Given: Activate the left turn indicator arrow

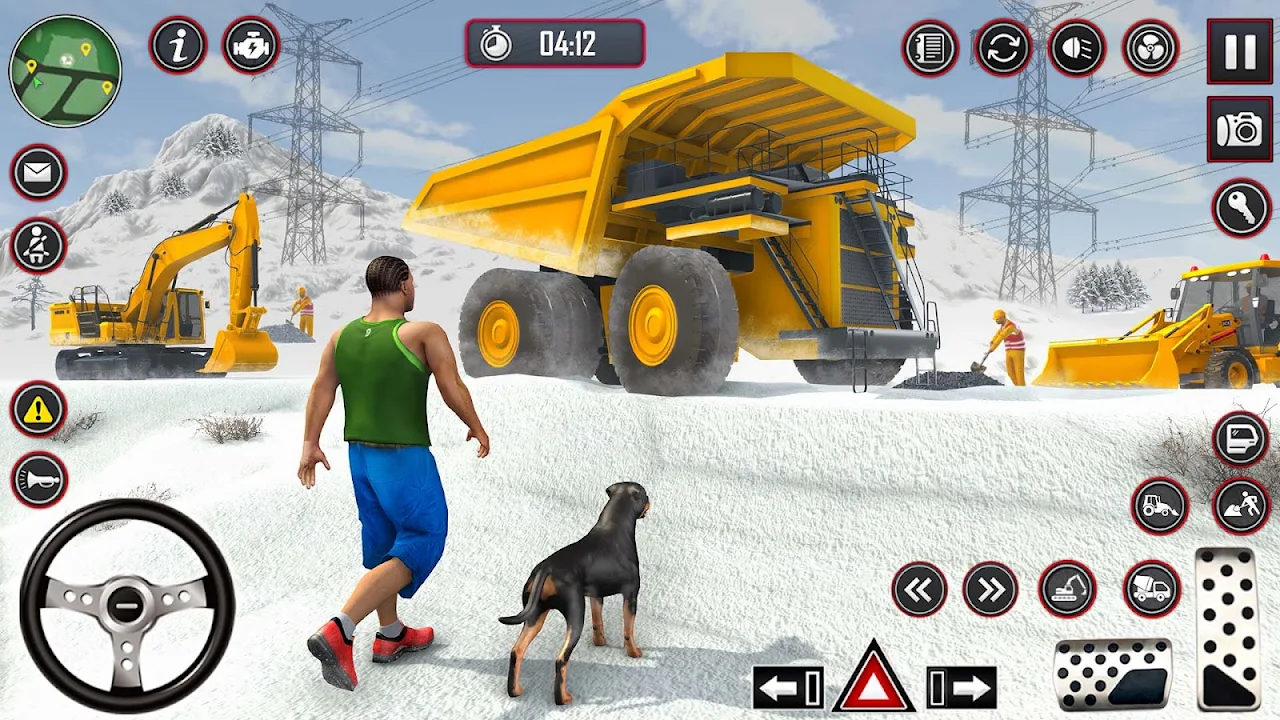Looking at the screenshot, I should coord(788,688).
